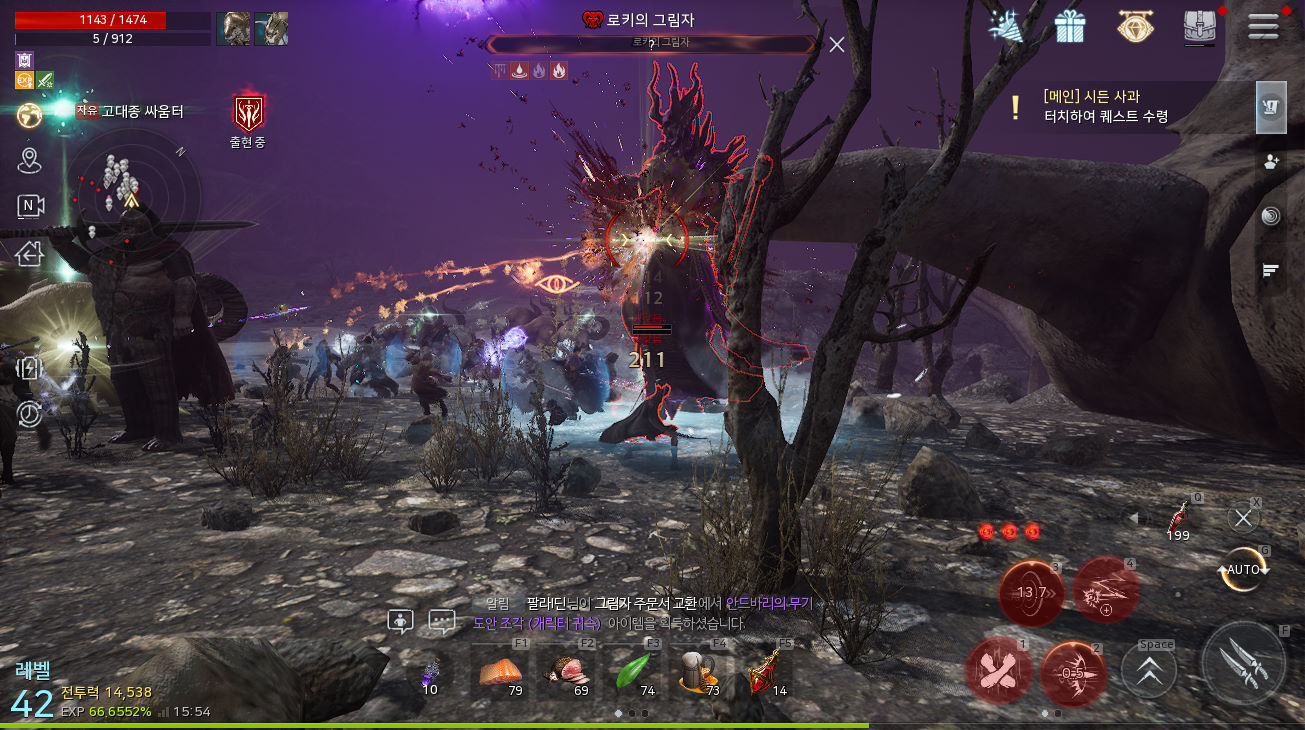Open the world globe map icon
The image size is (1305, 730).
(30, 115)
